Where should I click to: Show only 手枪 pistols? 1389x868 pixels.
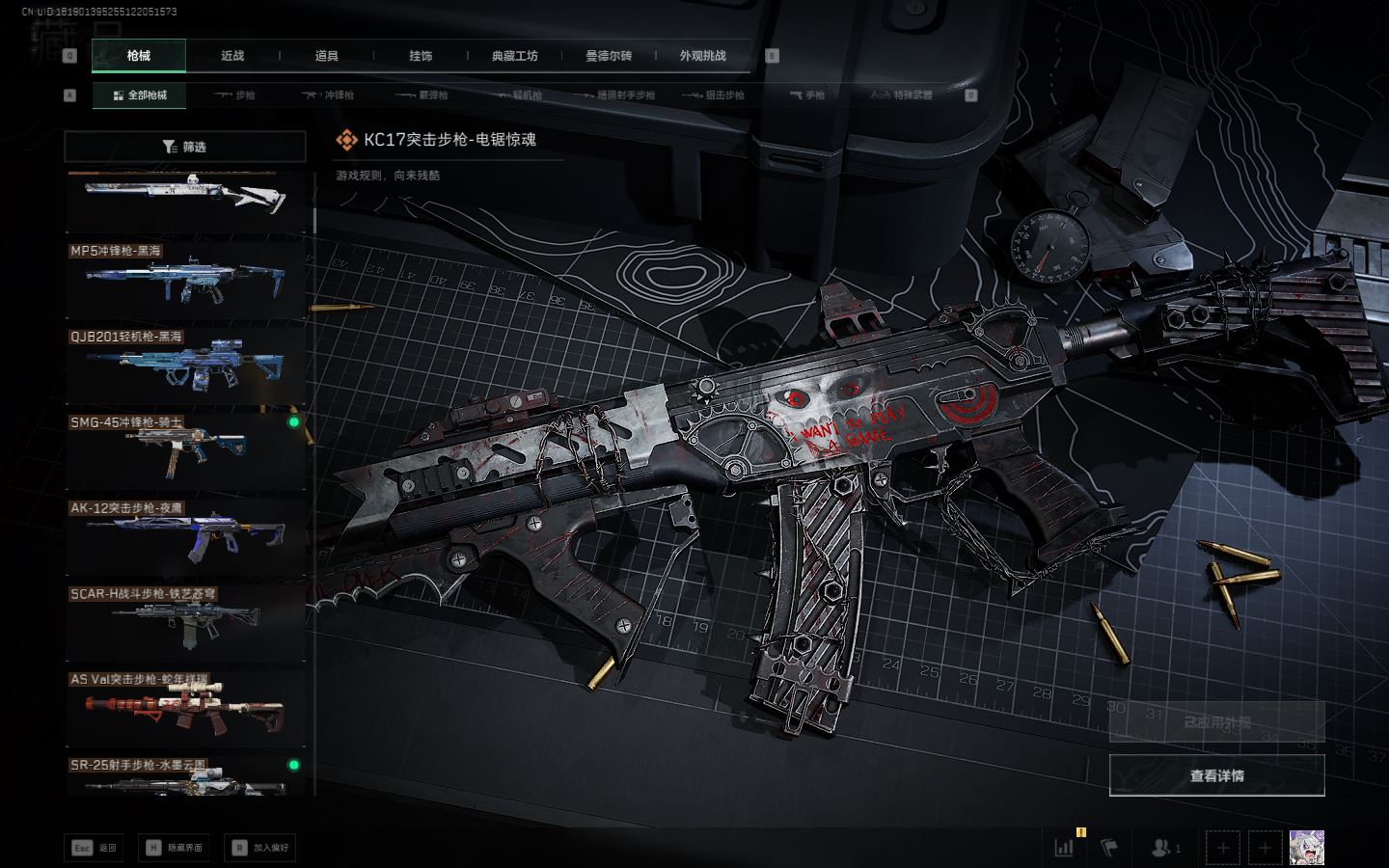(x=807, y=95)
